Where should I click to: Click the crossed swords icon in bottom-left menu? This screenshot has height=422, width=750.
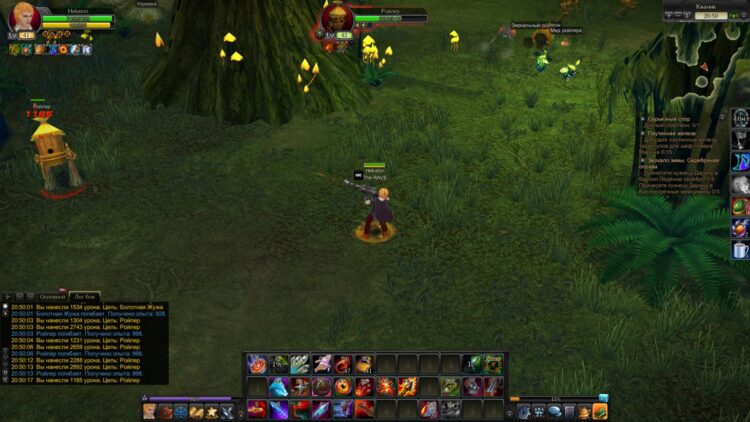[x=227, y=411]
